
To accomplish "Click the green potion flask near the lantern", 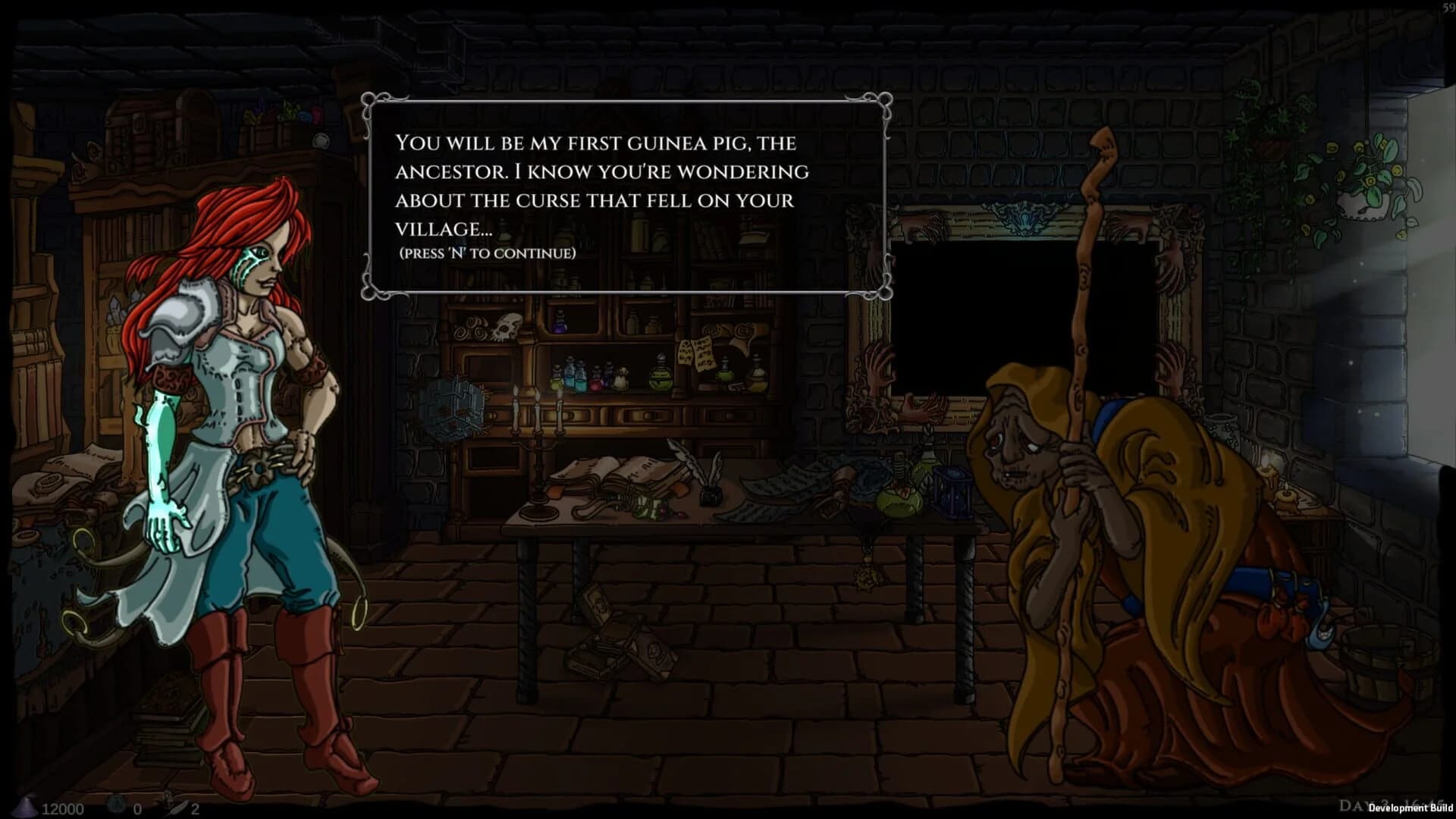I will click(x=901, y=504).
